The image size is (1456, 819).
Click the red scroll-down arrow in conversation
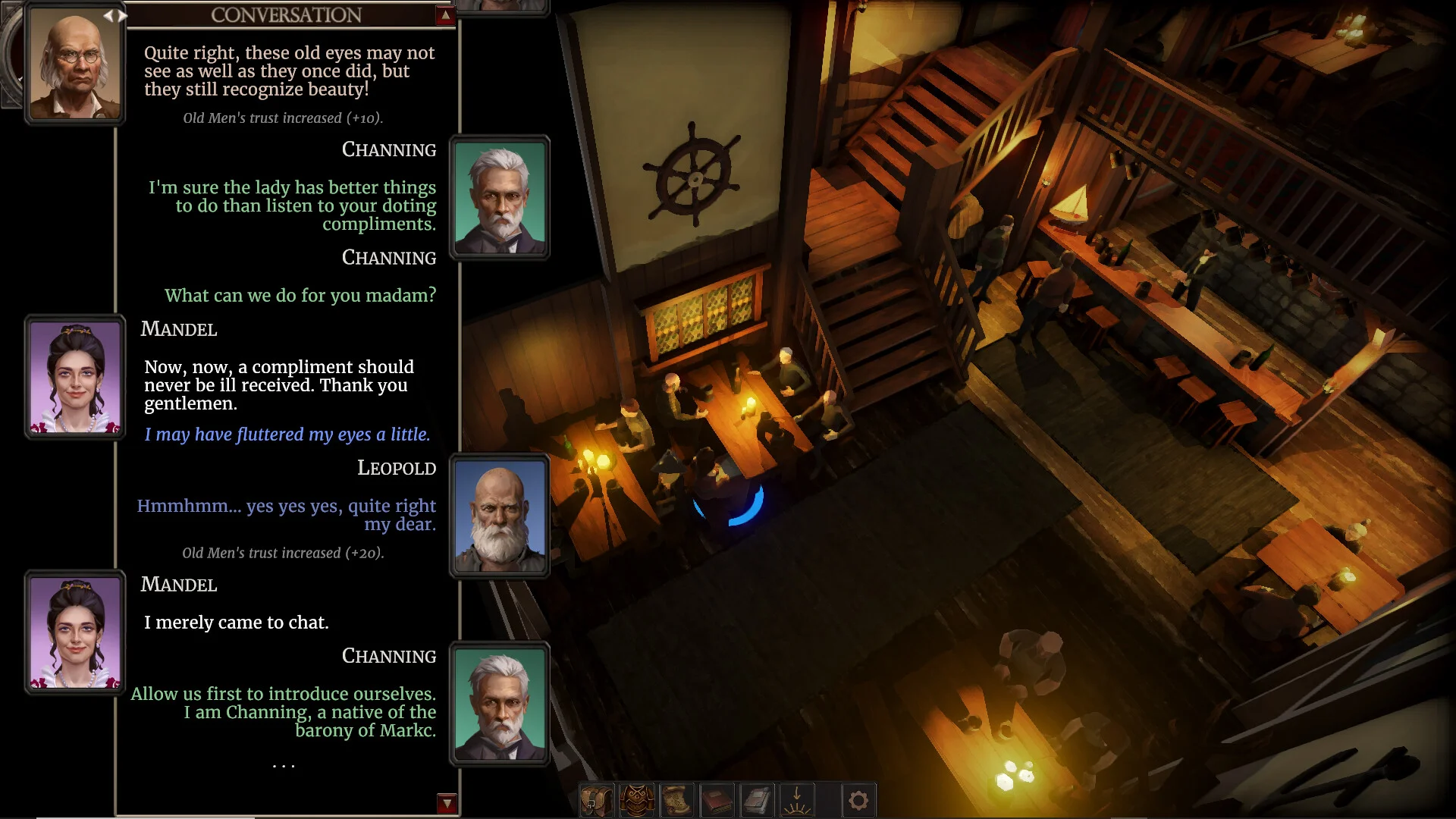tap(447, 803)
